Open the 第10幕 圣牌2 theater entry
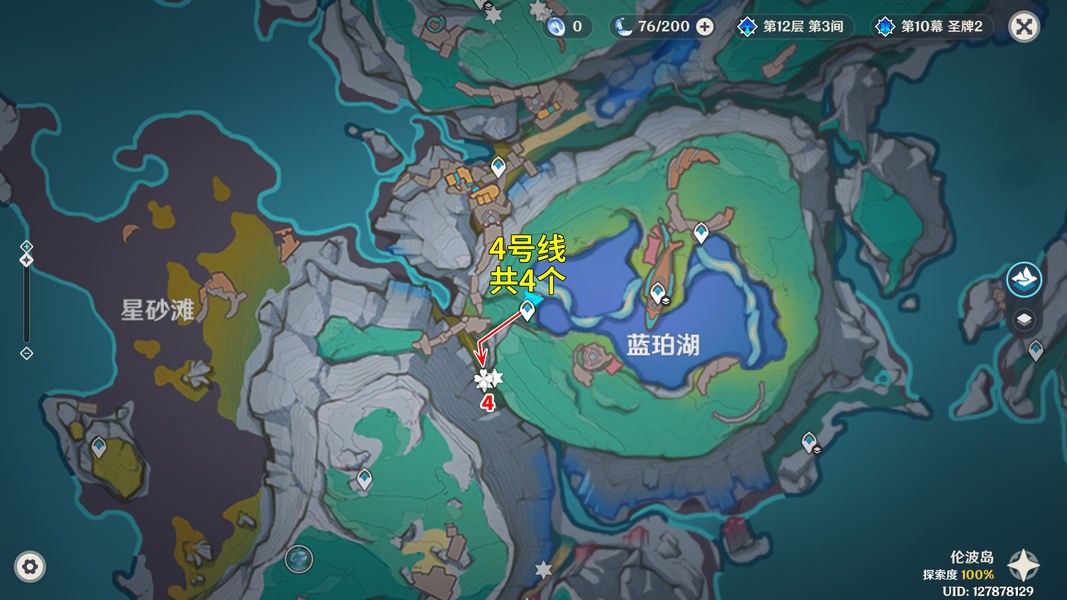The width and height of the screenshot is (1067, 600). pyautogui.click(x=932, y=26)
